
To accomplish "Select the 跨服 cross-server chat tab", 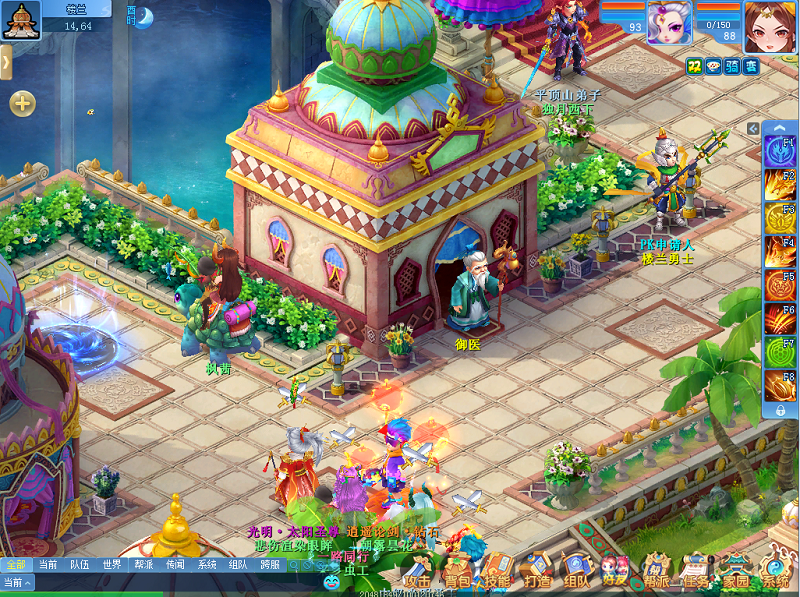I will (270, 564).
